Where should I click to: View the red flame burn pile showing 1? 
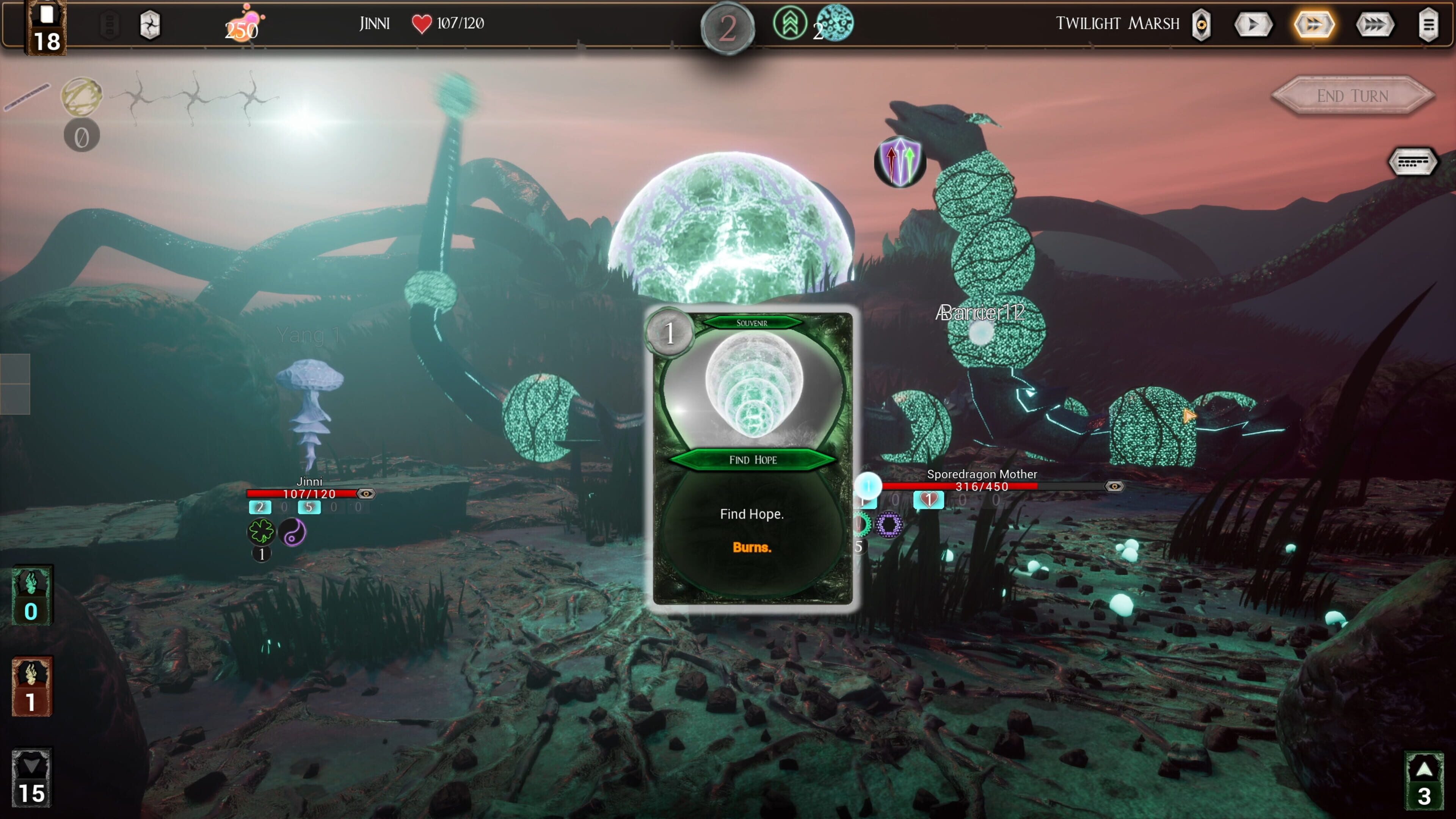(x=31, y=686)
